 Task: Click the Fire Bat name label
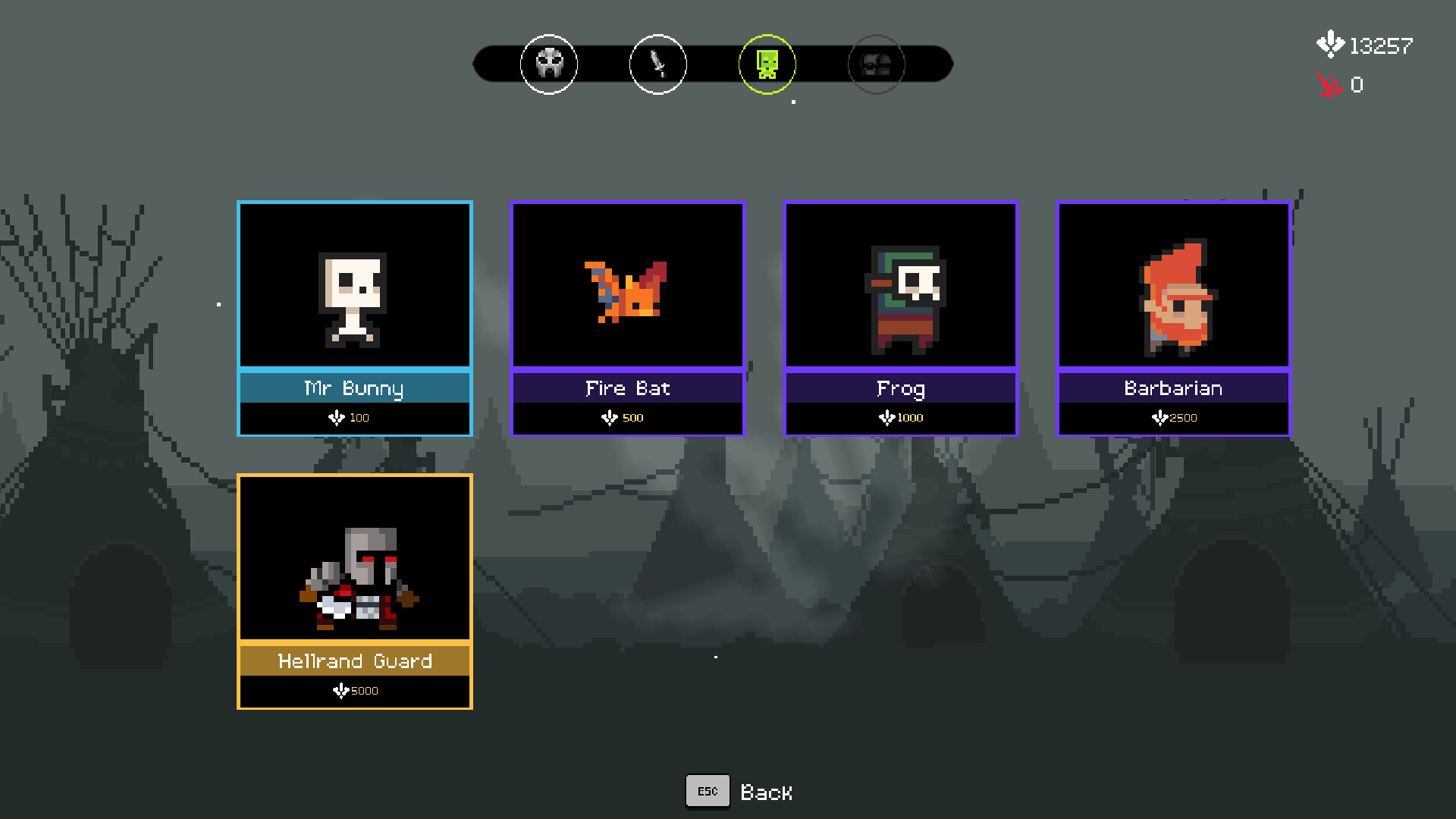pos(627,388)
